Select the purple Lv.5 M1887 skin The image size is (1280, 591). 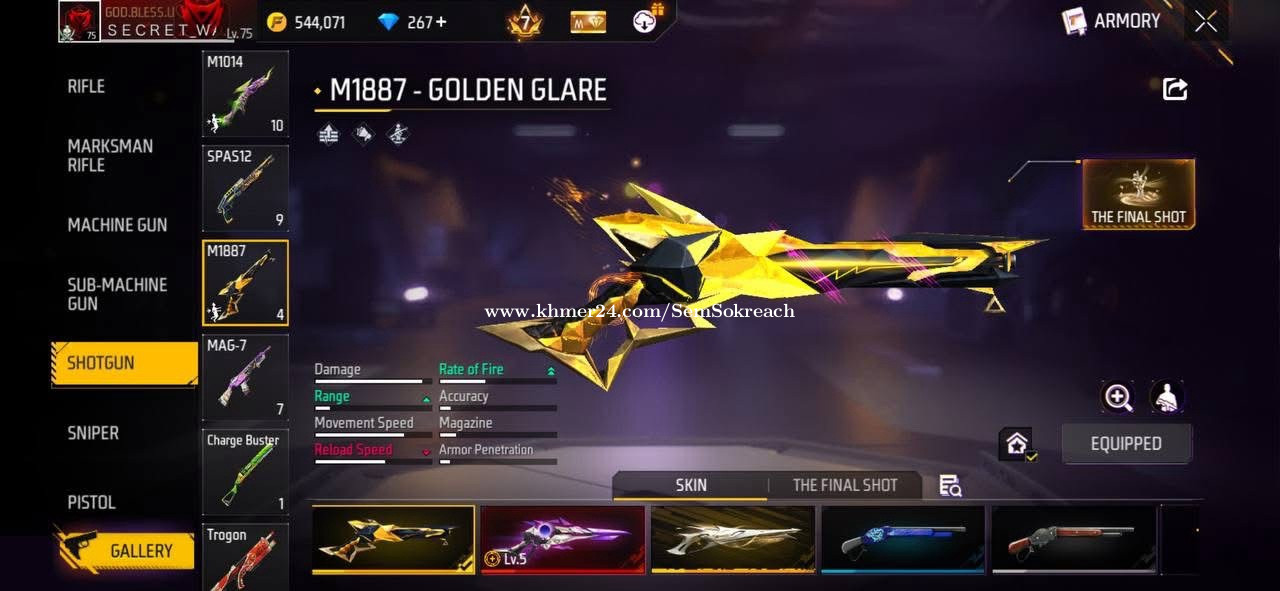coord(562,539)
